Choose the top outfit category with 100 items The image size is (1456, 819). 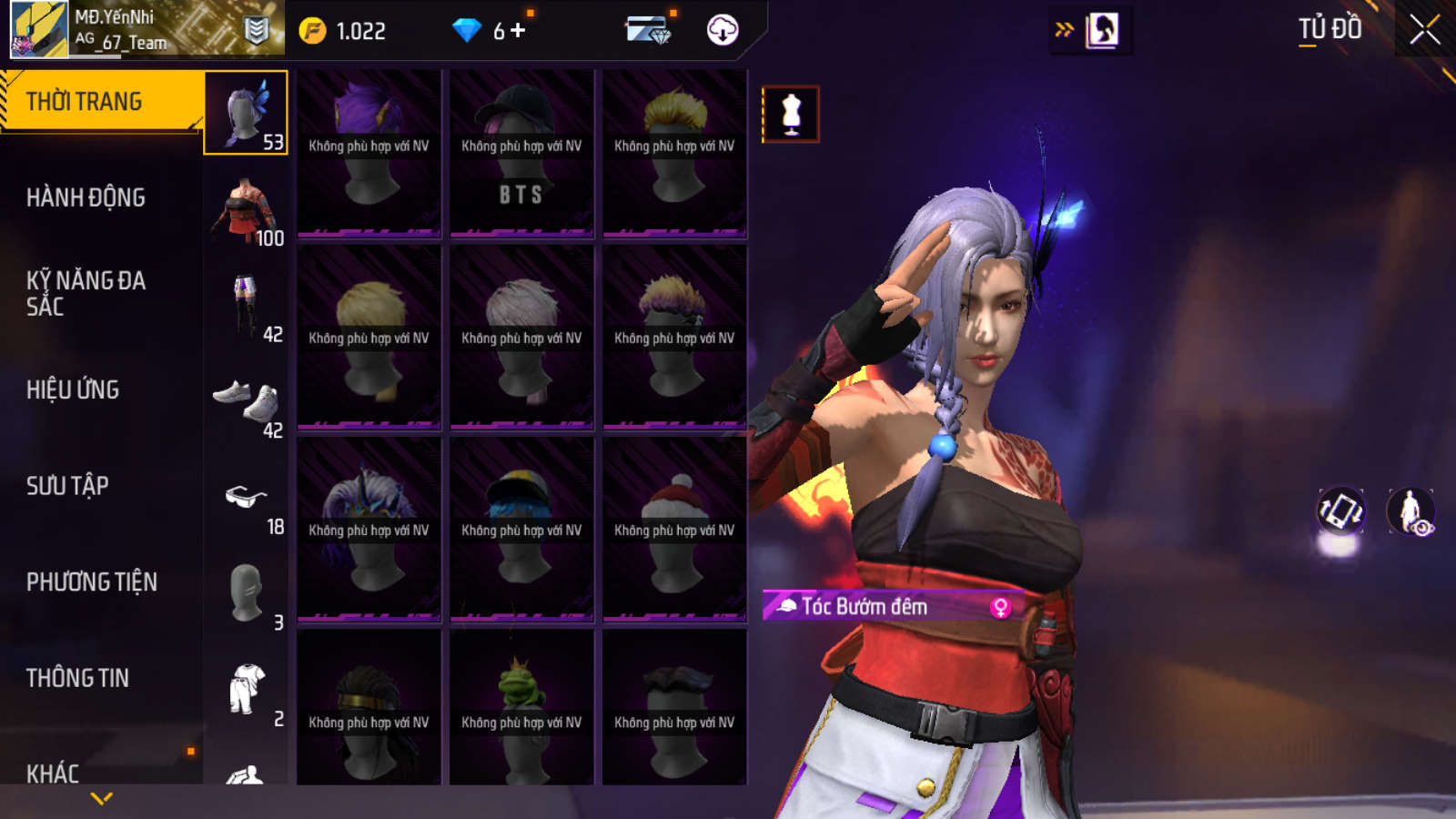coord(246,209)
